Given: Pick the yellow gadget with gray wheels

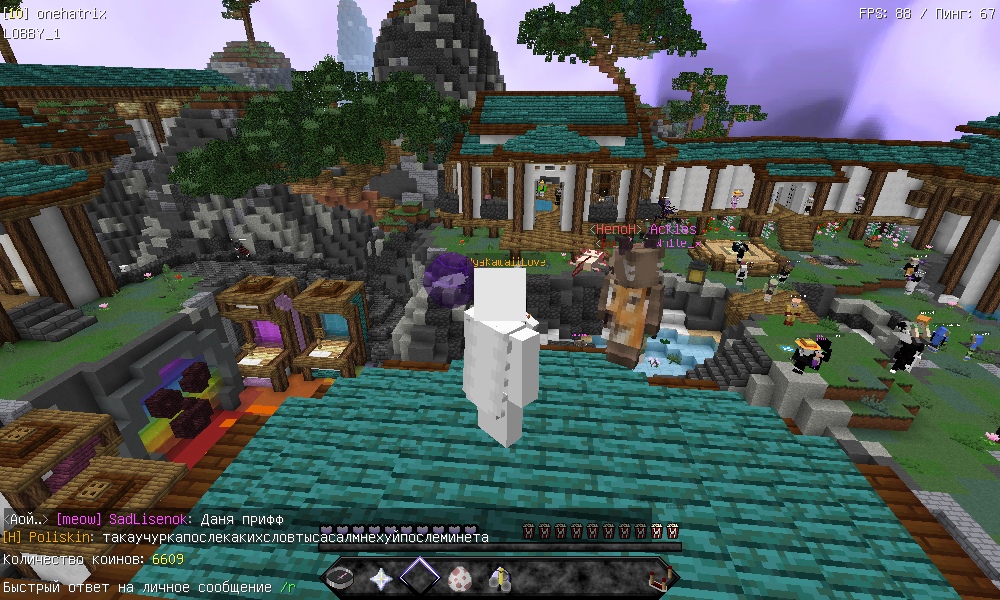Looking at the screenshot, I should 499,577.
